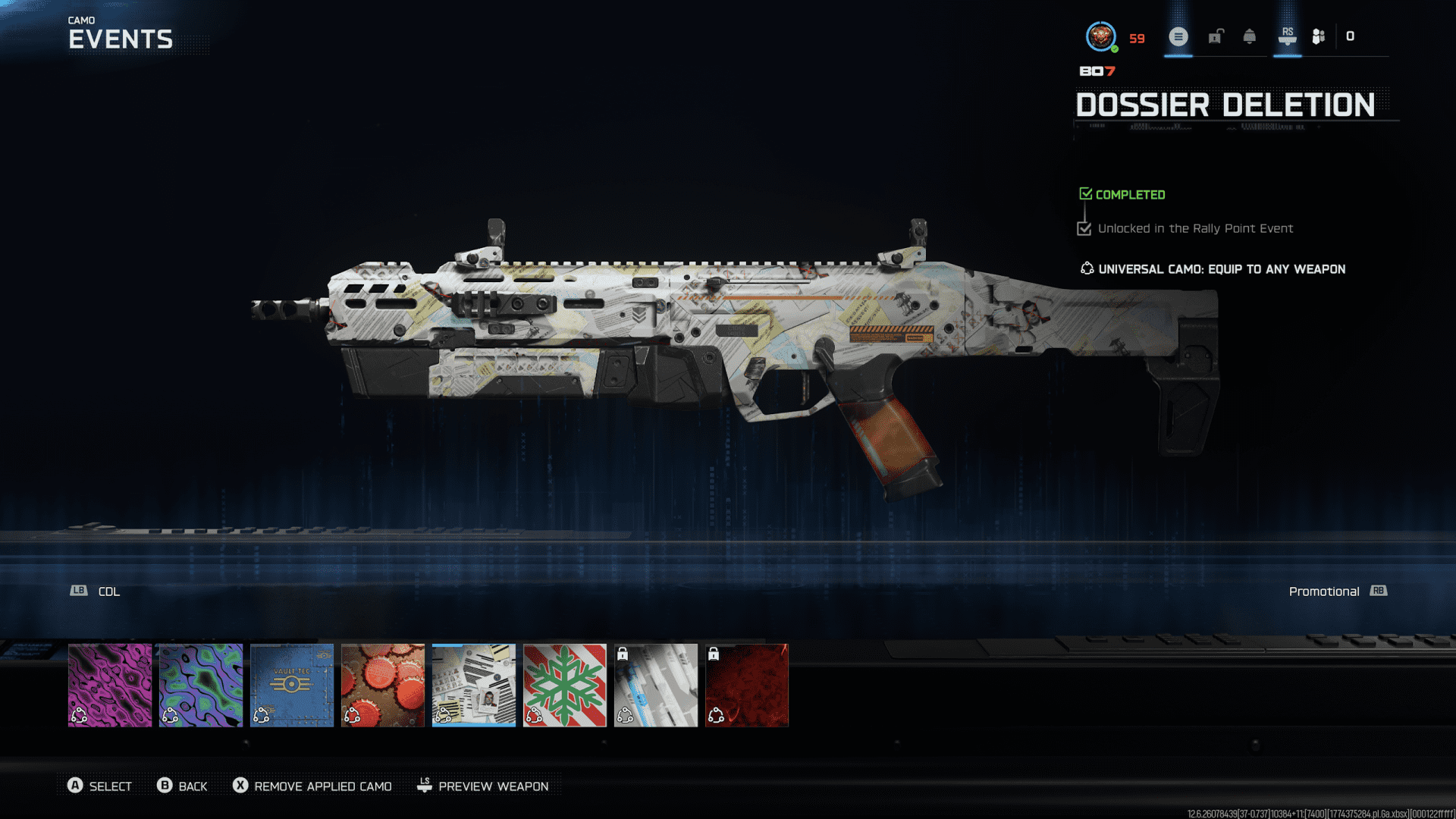The image size is (1456, 819).
Task: Open the padlock icon in the top bar
Action: [1216, 36]
